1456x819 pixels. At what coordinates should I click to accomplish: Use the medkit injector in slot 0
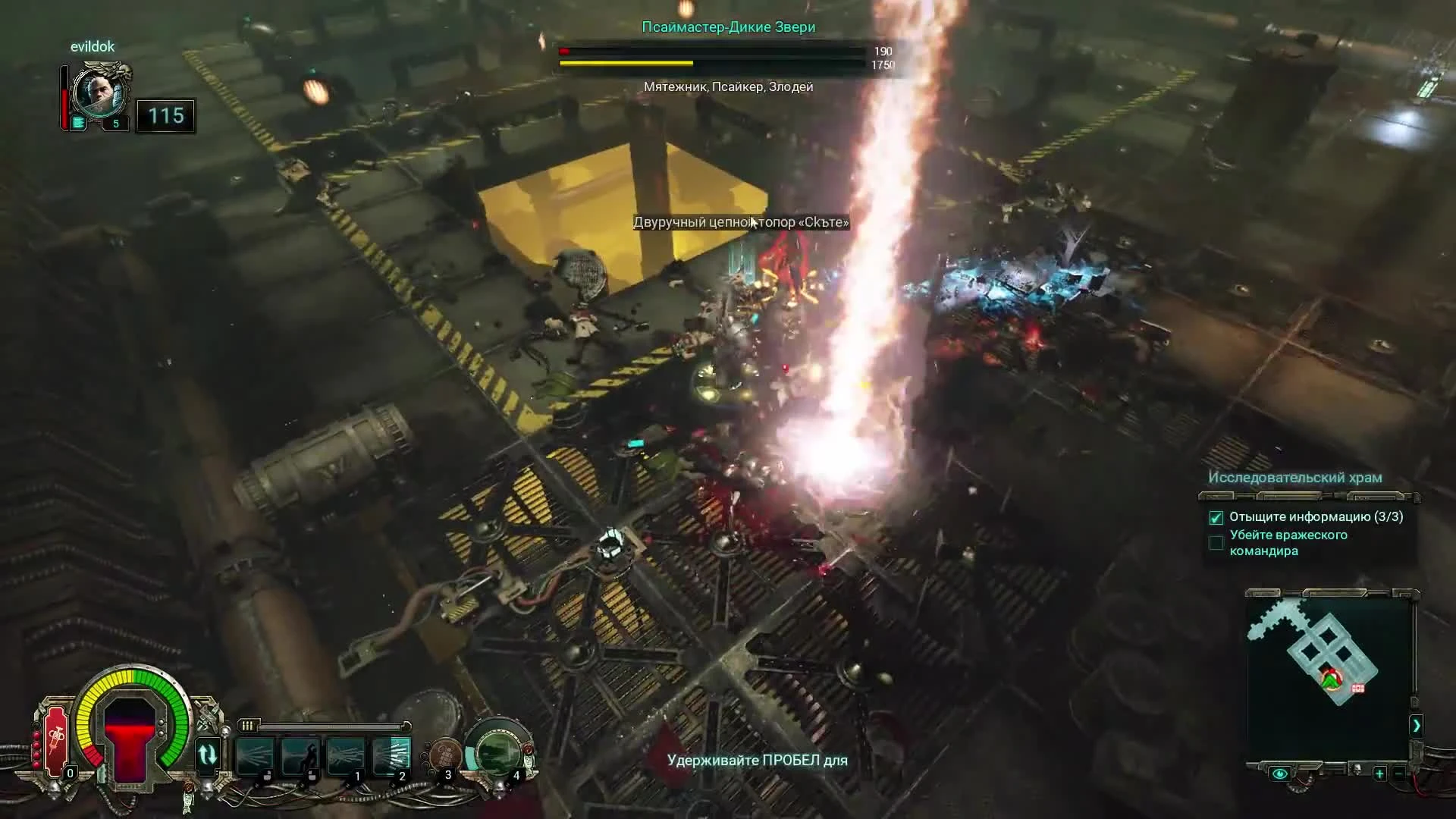click(x=55, y=743)
